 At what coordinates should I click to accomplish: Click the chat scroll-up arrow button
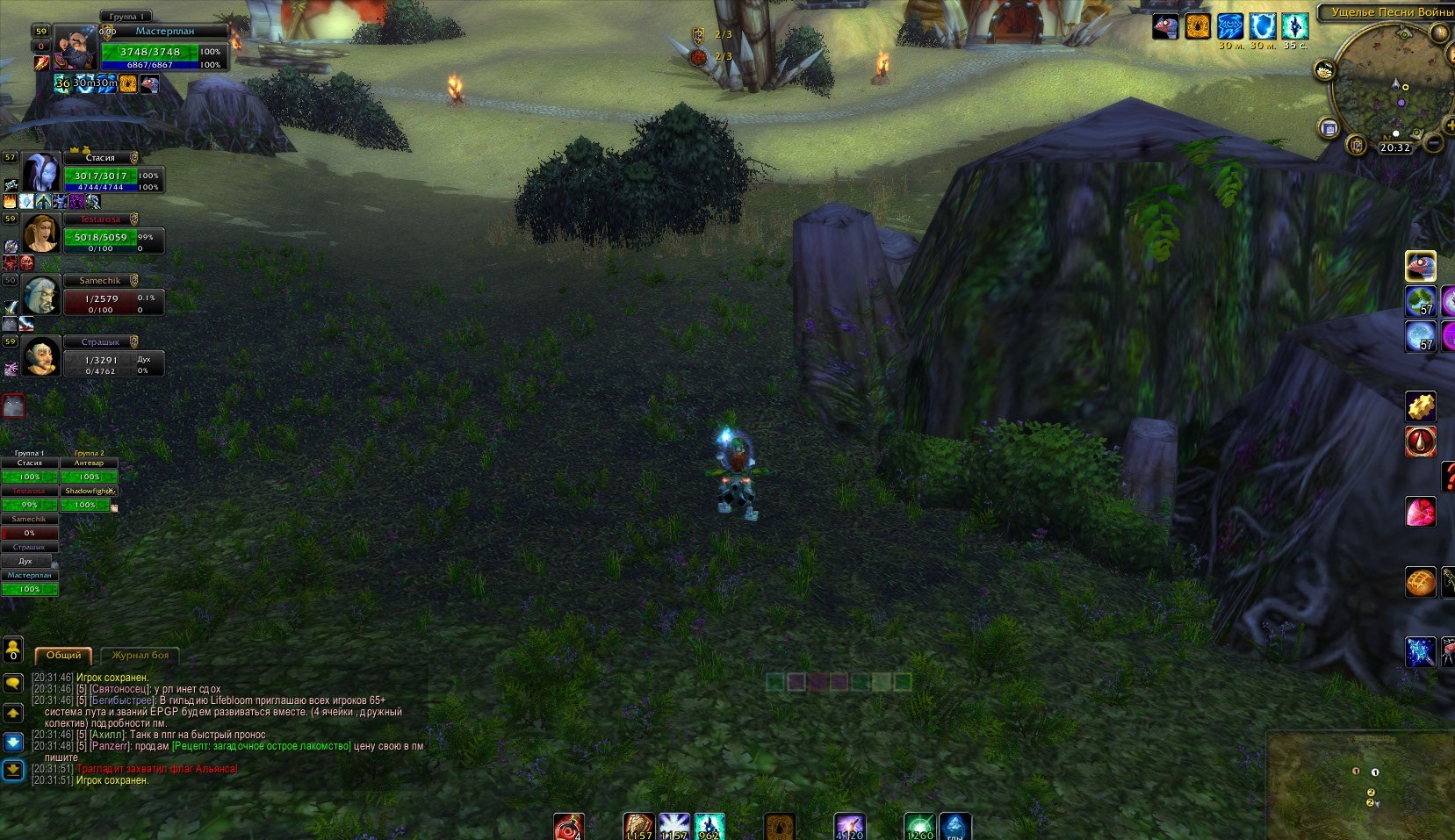click(13, 713)
